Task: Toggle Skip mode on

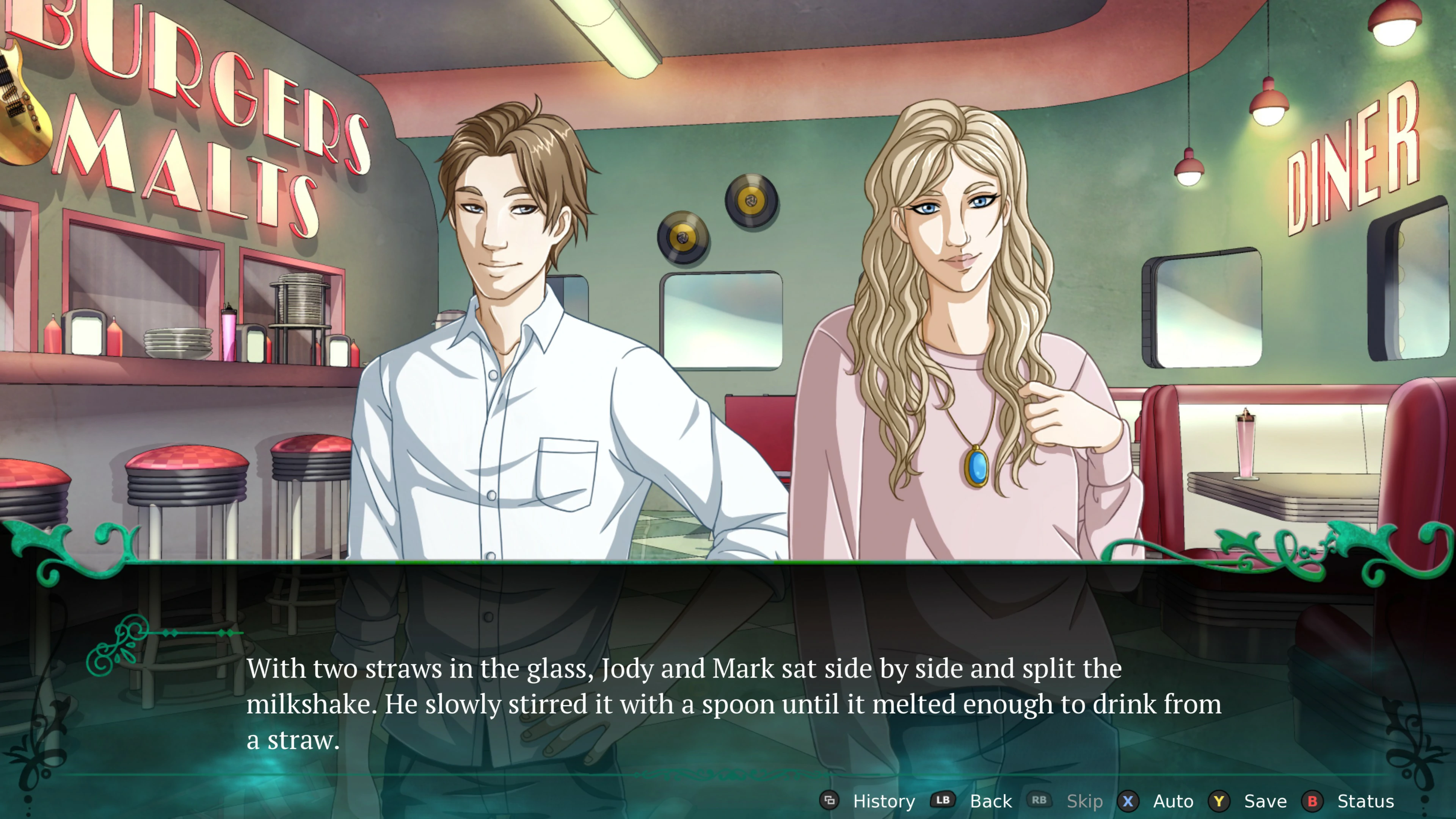Action: [x=1084, y=801]
